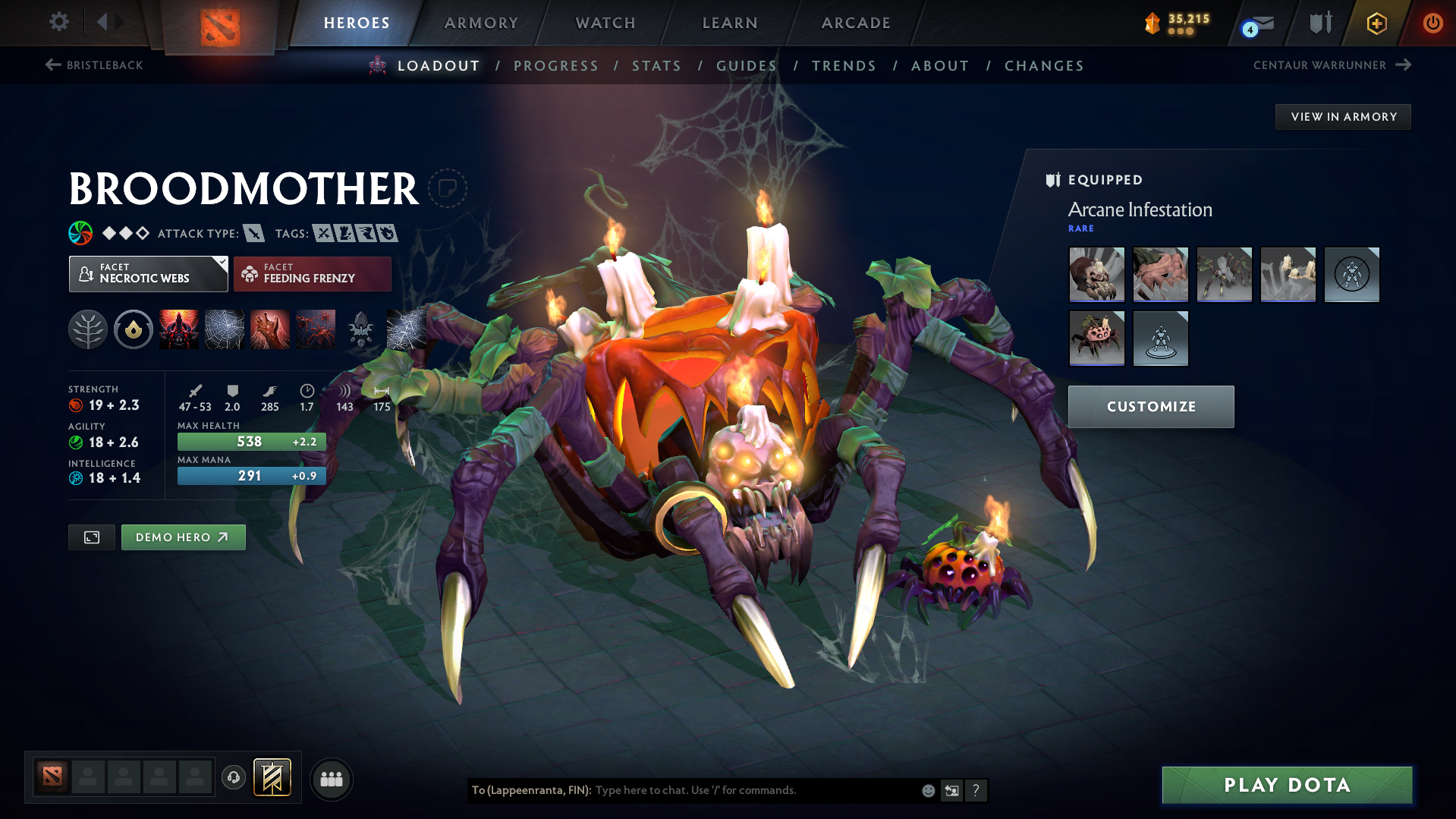Open the hero comment bubble next to BROODMOTHER
This screenshot has width=1456, height=819.
coord(448,188)
